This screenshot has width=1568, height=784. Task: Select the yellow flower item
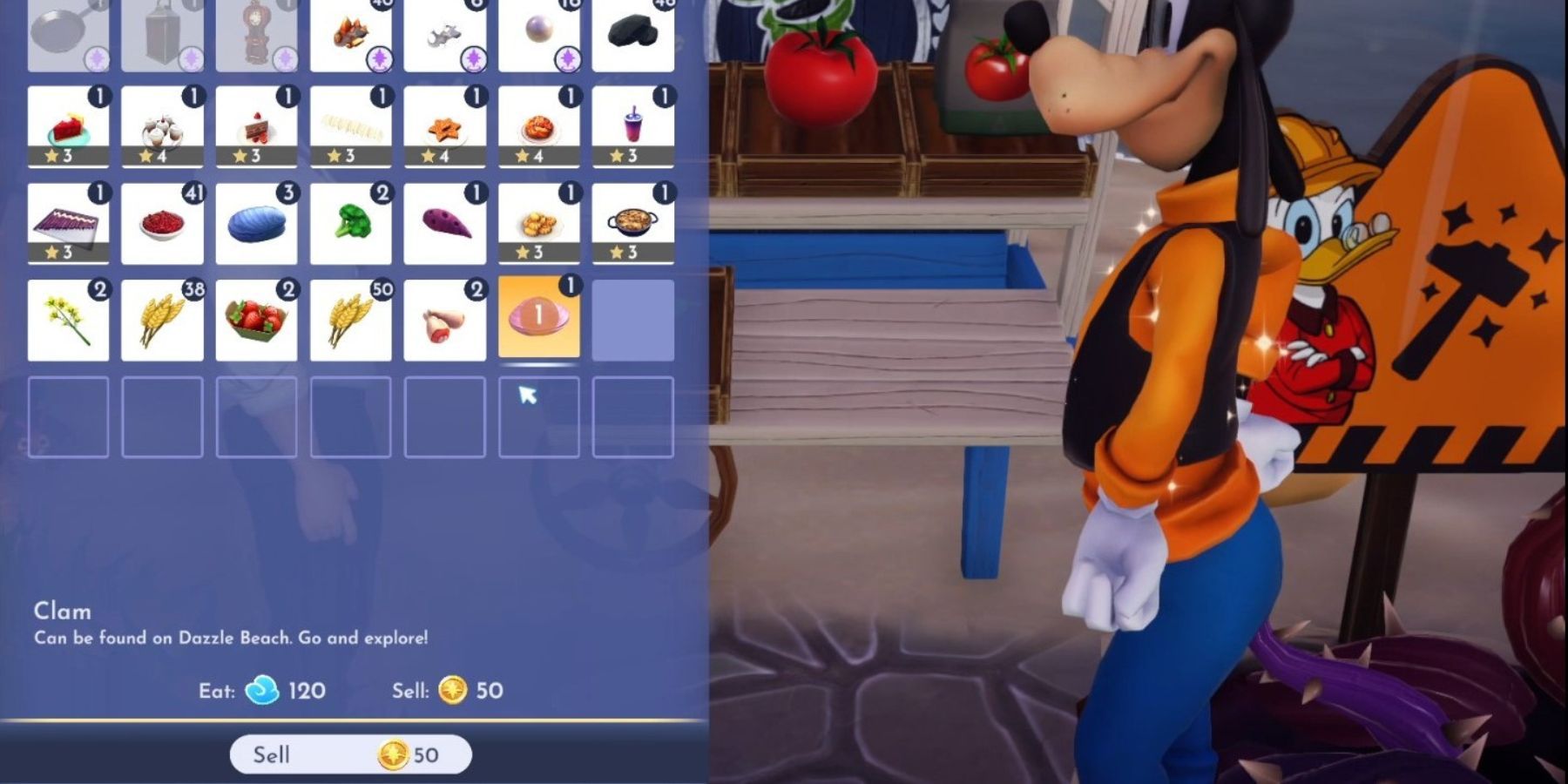69,318
